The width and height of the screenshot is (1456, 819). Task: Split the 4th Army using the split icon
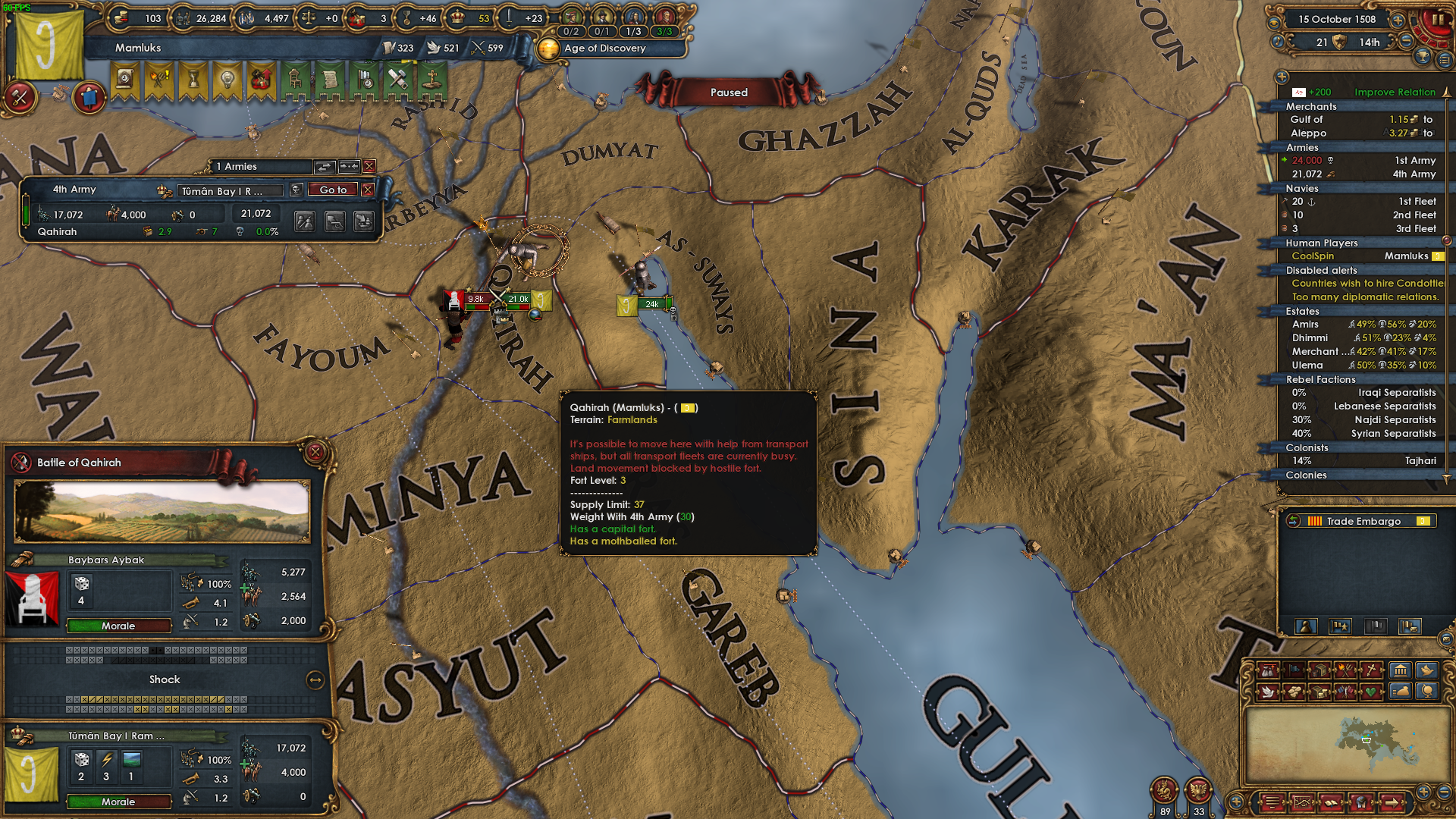306,222
